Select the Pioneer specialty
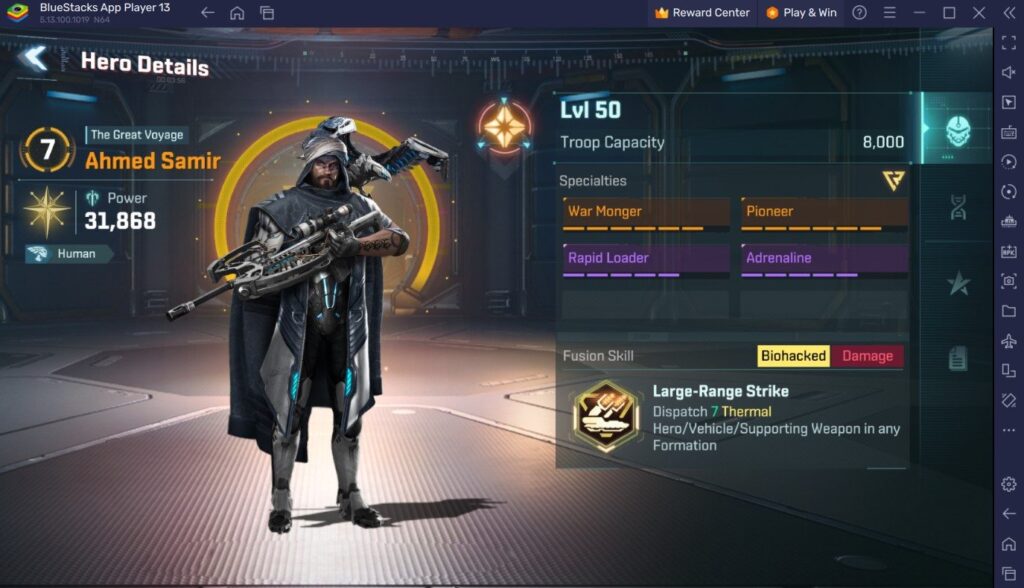1024x588 pixels. tap(825, 213)
